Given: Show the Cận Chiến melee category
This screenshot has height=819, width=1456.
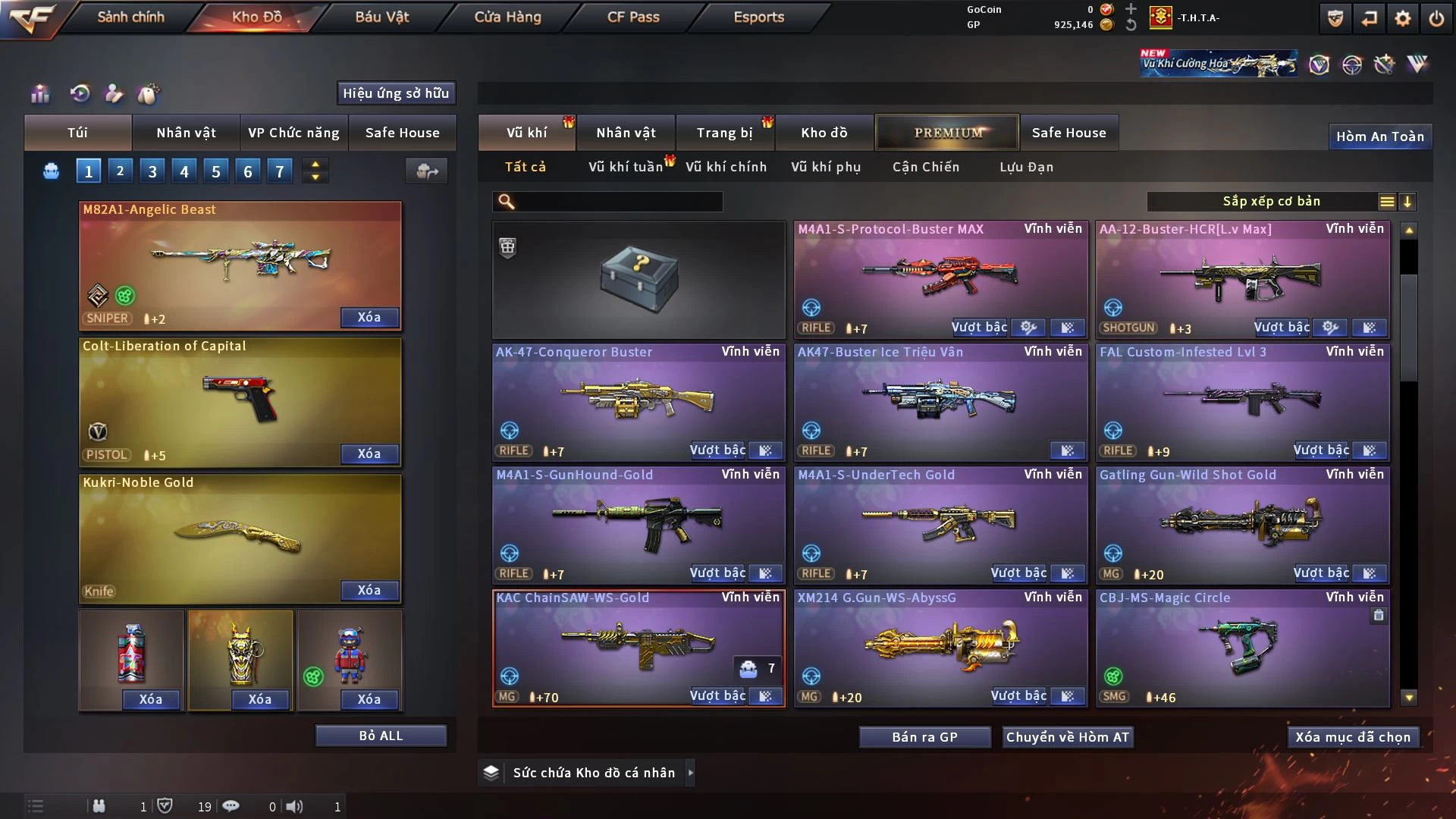Looking at the screenshot, I should (x=925, y=167).
